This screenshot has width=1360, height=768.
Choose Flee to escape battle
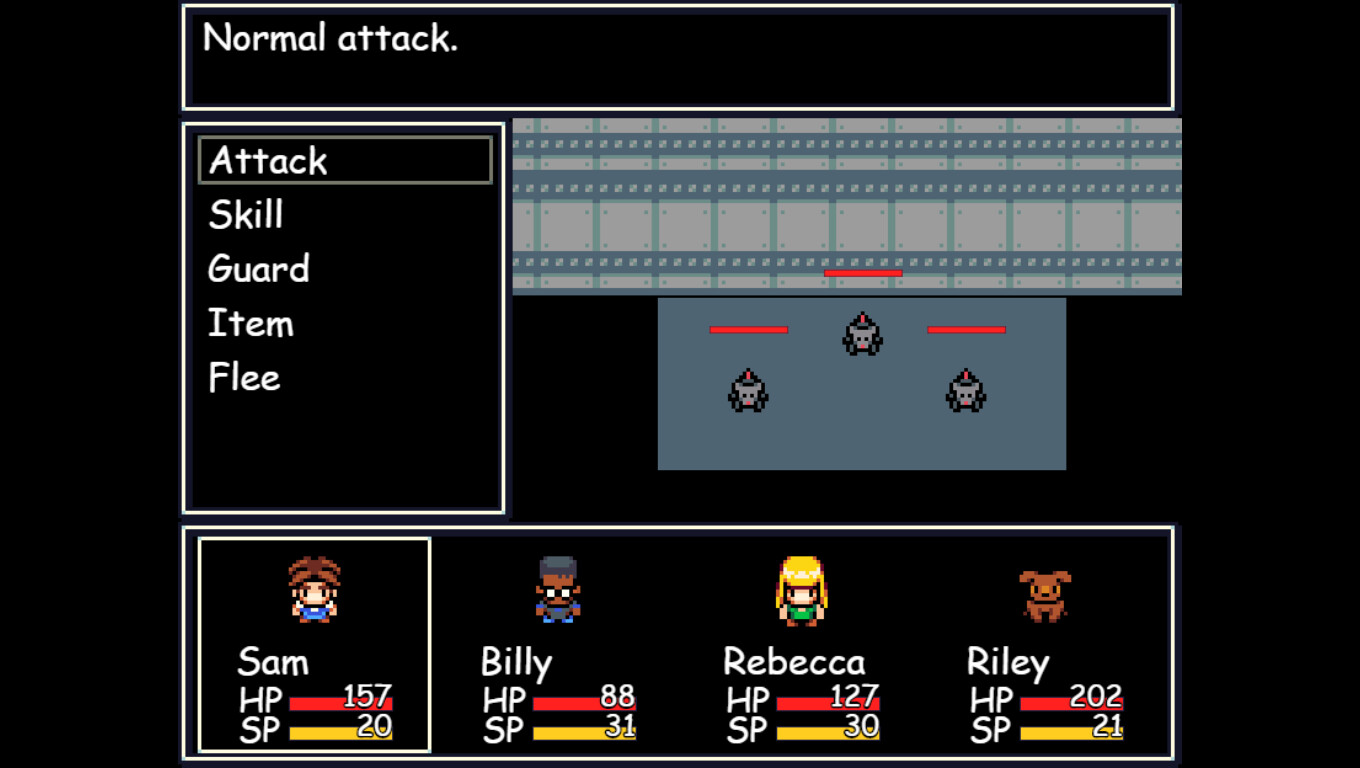coord(242,376)
